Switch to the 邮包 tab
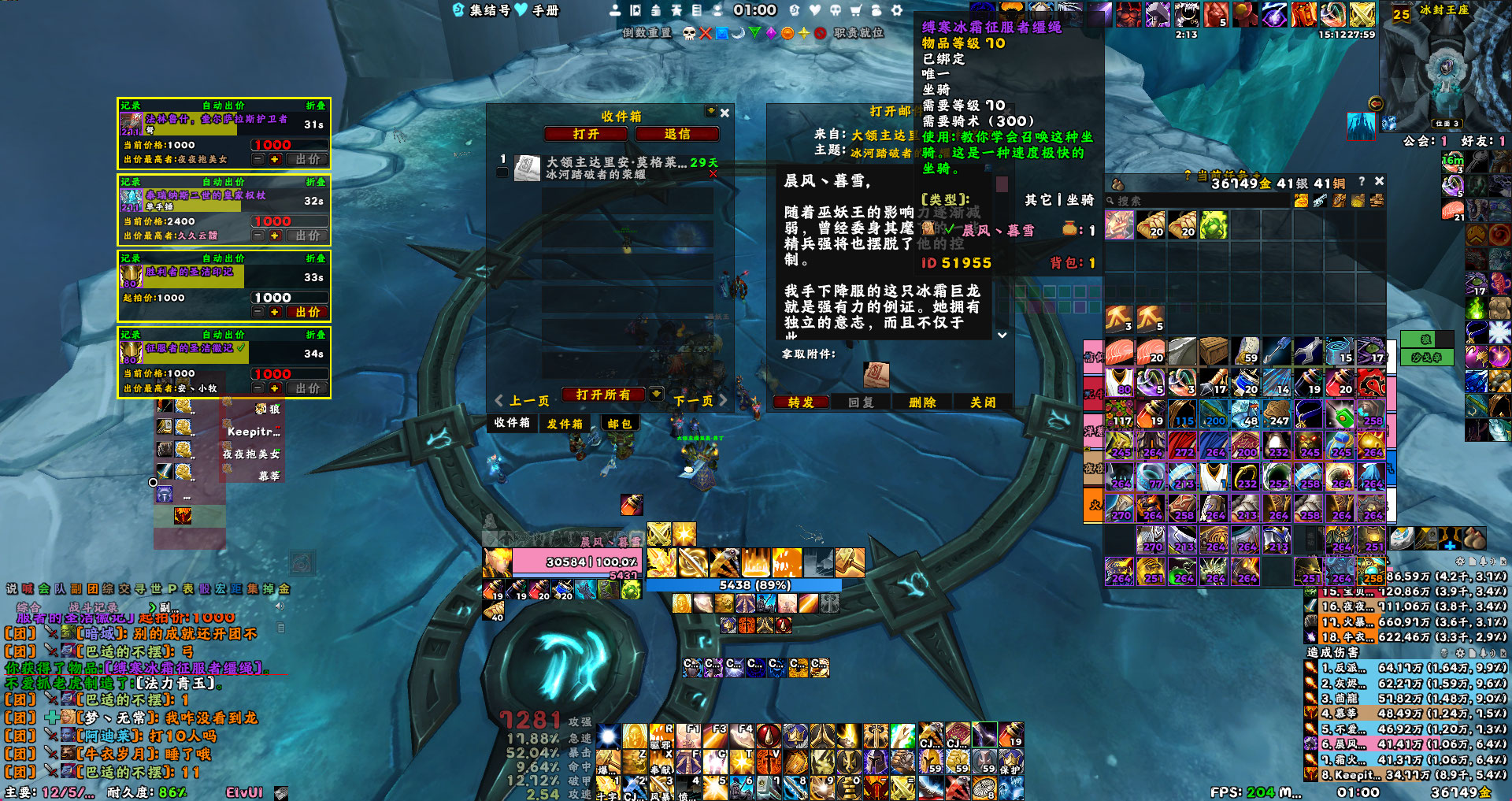Viewport: 1512px width, 801px height. (620, 424)
